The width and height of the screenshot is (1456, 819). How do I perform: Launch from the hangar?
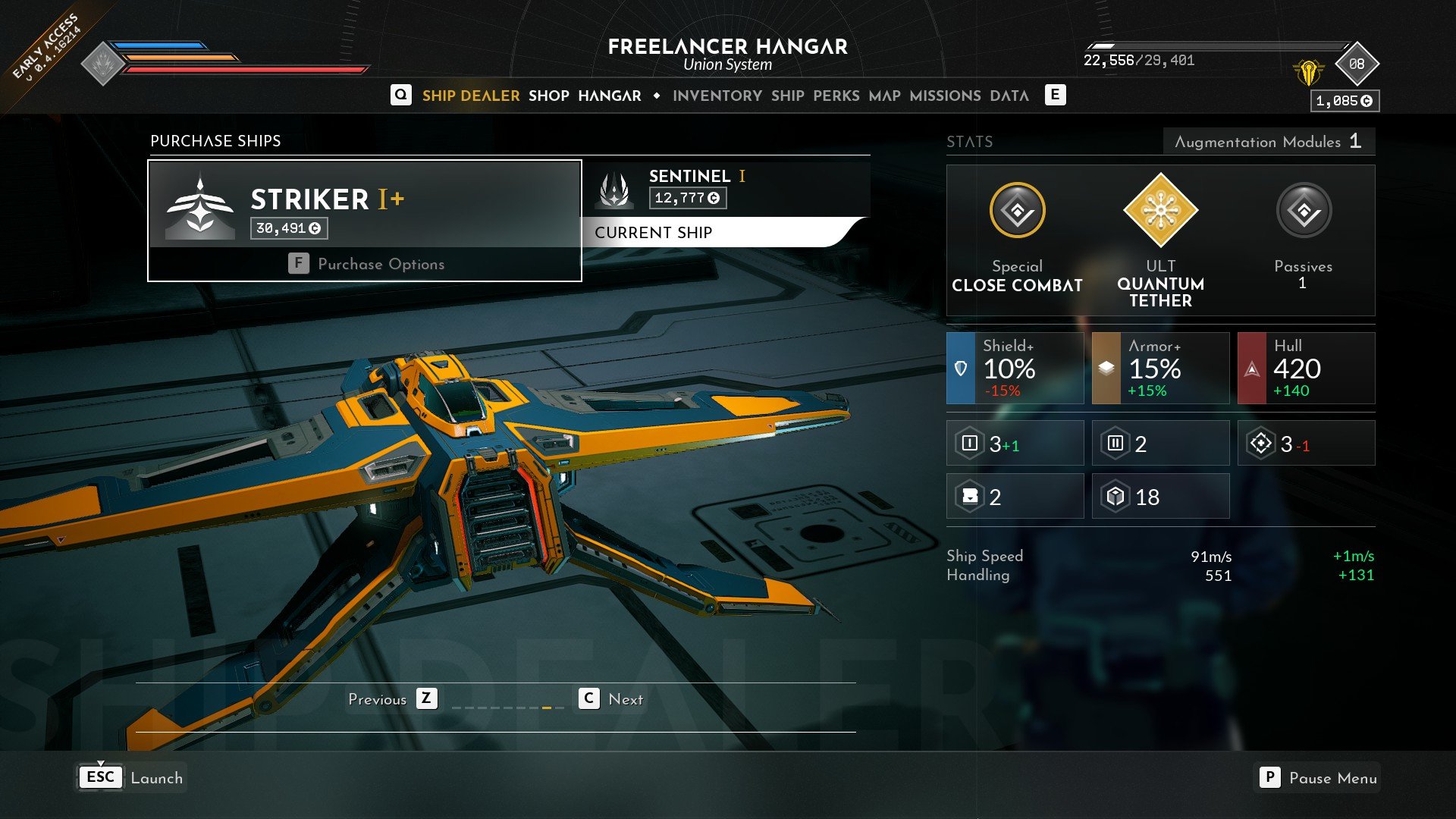click(x=132, y=778)
